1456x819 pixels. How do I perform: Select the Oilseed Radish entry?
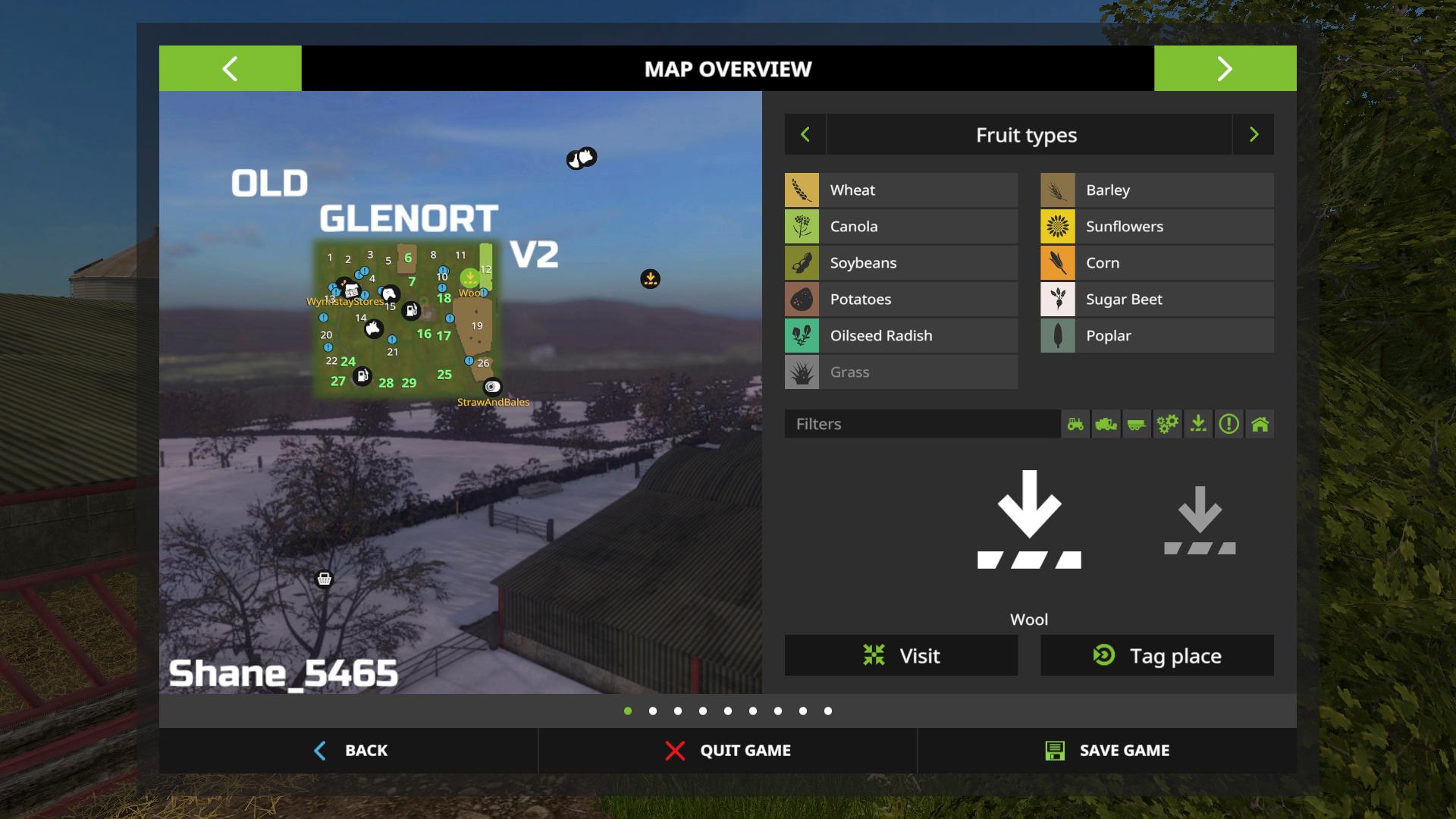(x=901, y=335)
